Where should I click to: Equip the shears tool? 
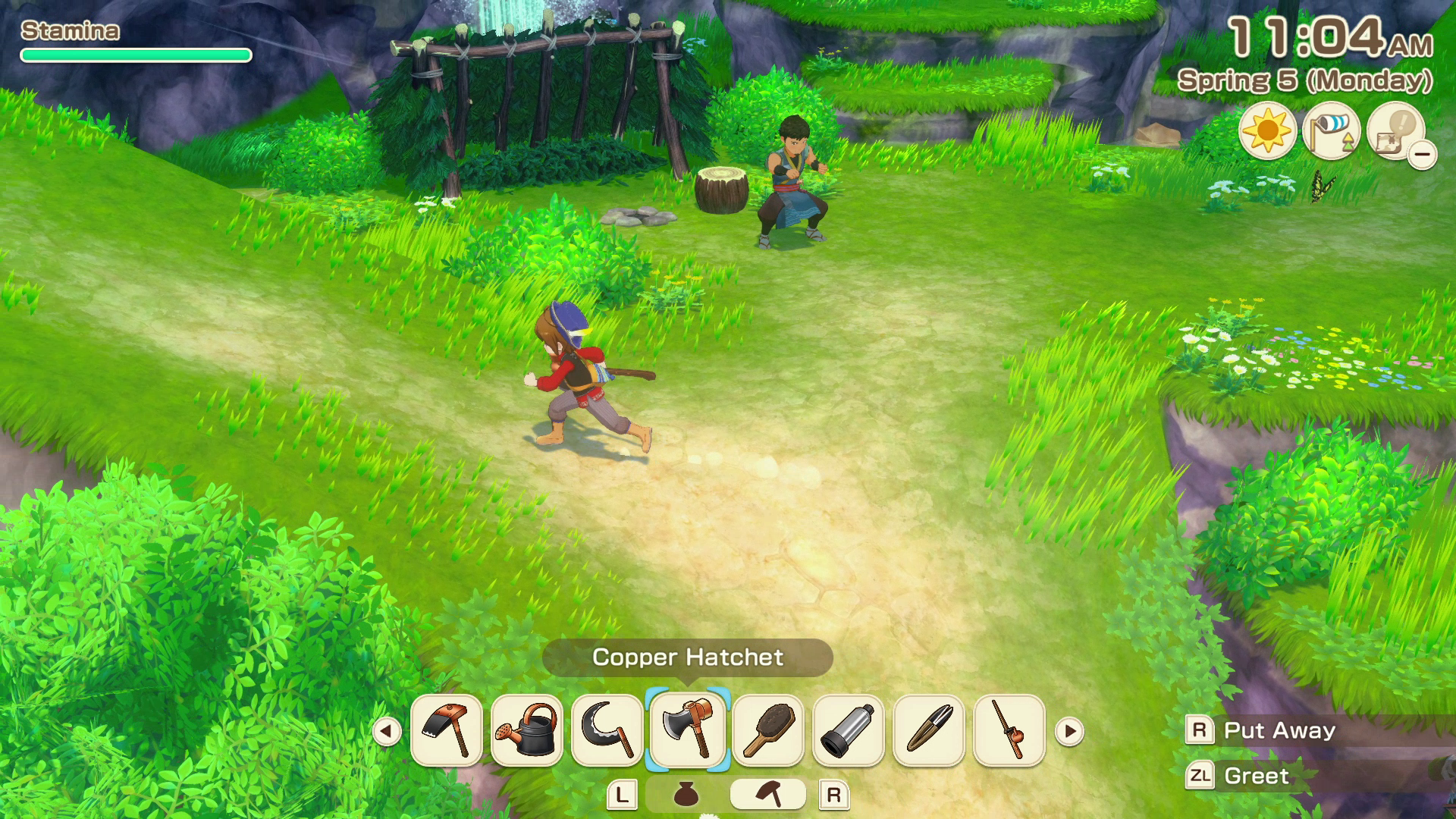(929, 730)
